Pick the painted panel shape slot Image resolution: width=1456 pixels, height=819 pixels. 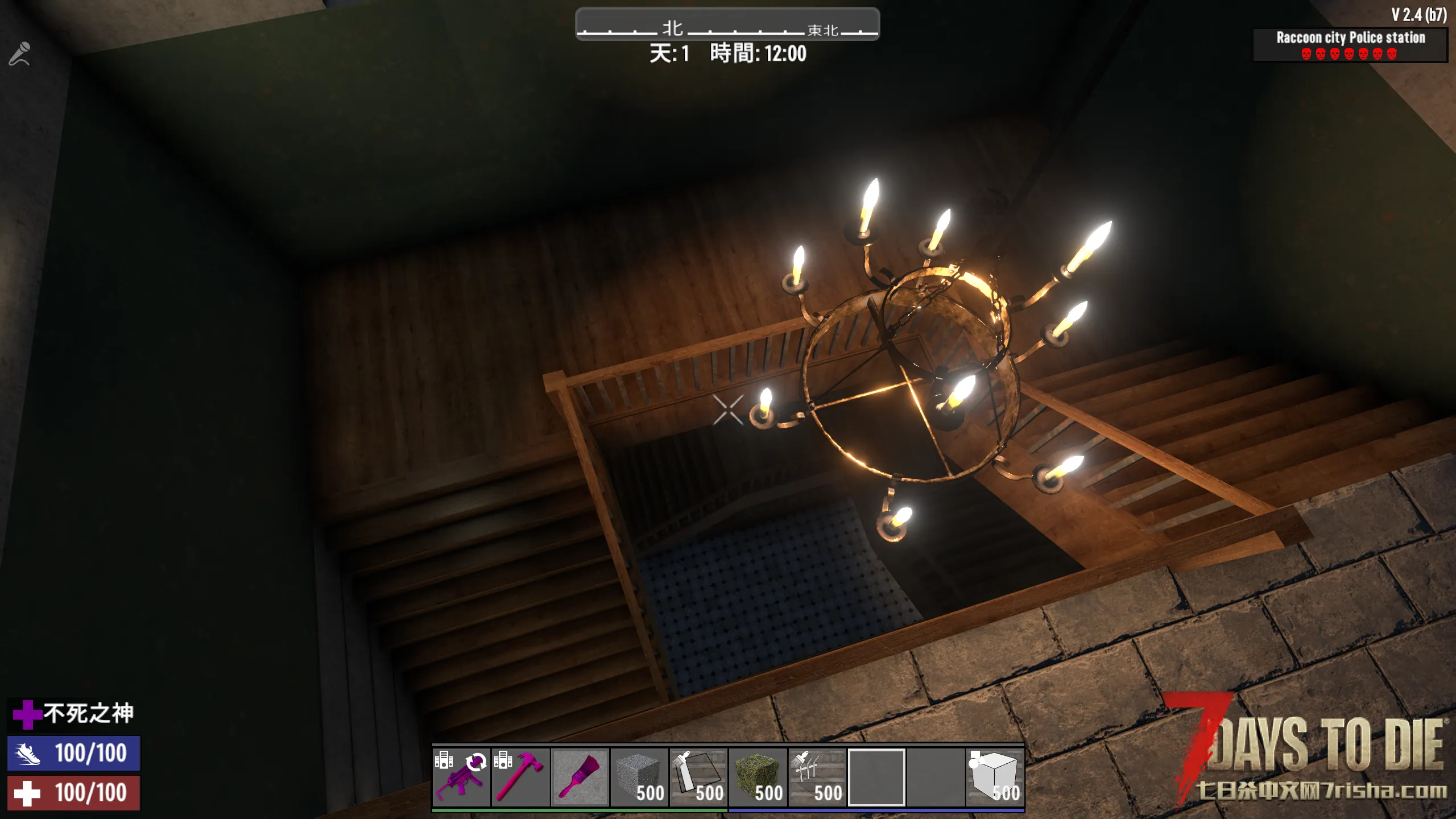698,777
